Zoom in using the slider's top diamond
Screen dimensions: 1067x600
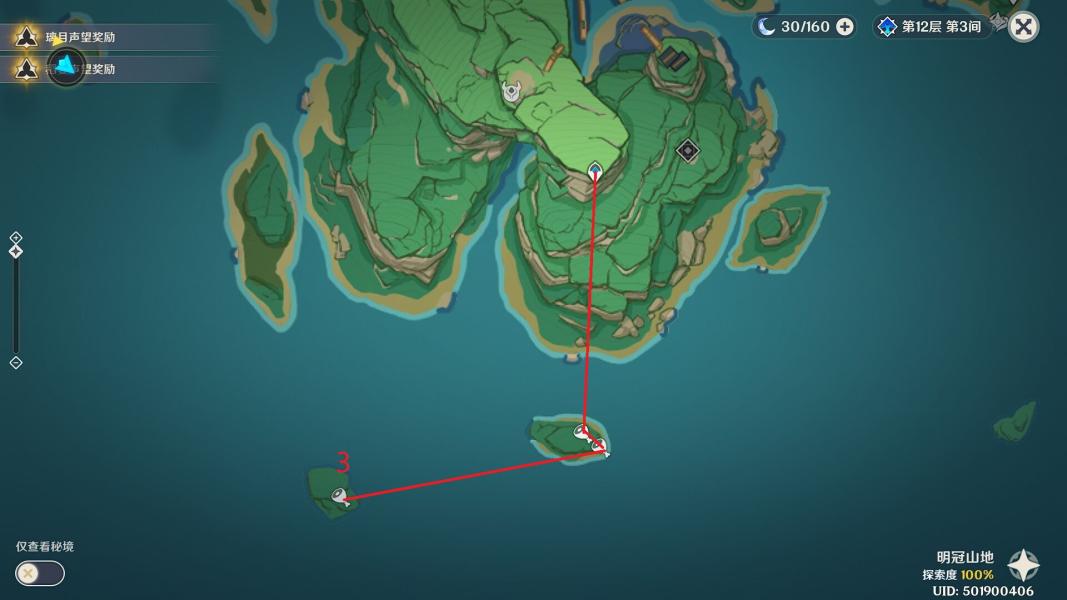(x=16, y=238)
